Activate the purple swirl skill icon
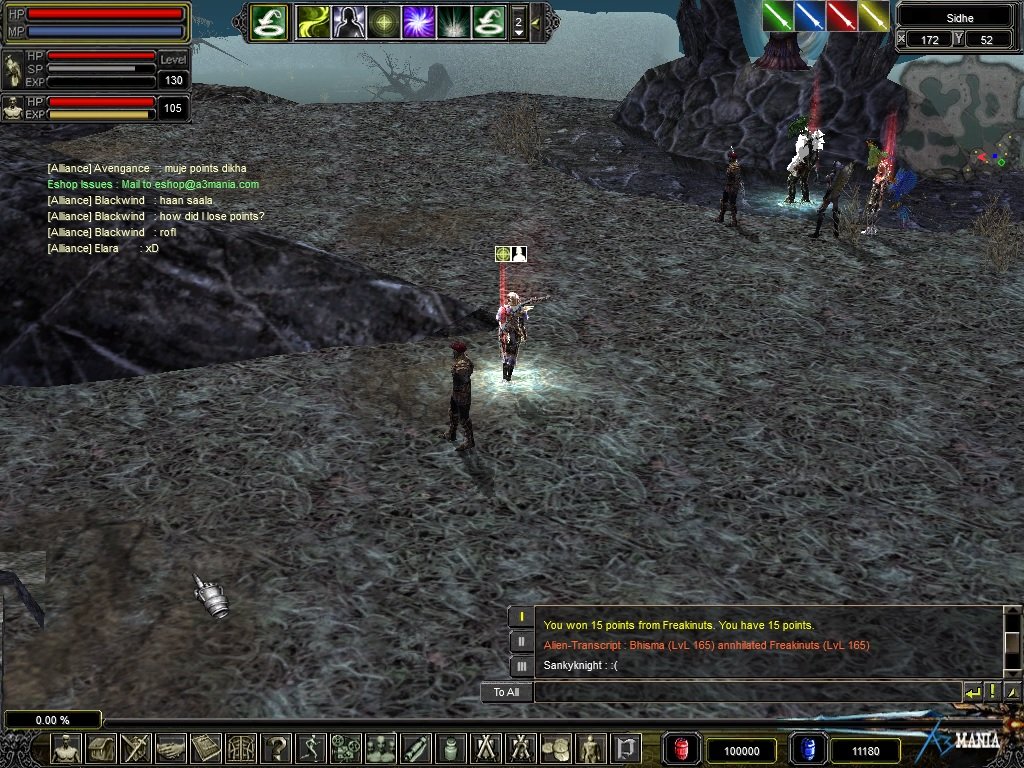 pos(418,22)
